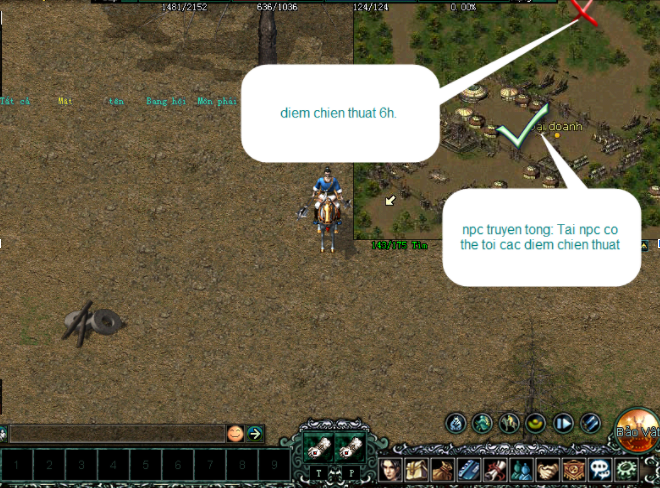Select the Mật chat channel

(x=67, y=101)
